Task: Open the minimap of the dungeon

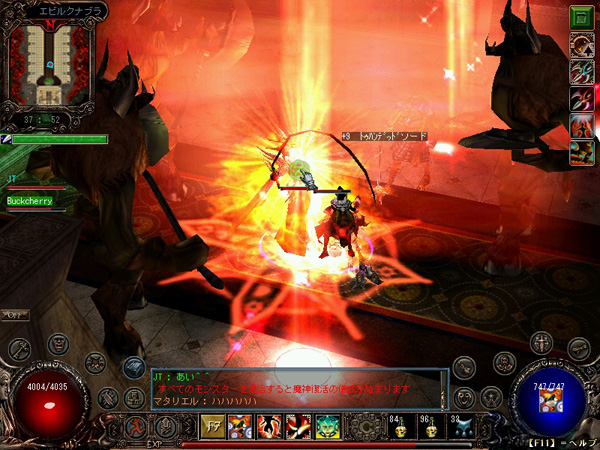Action: (48, 63)
